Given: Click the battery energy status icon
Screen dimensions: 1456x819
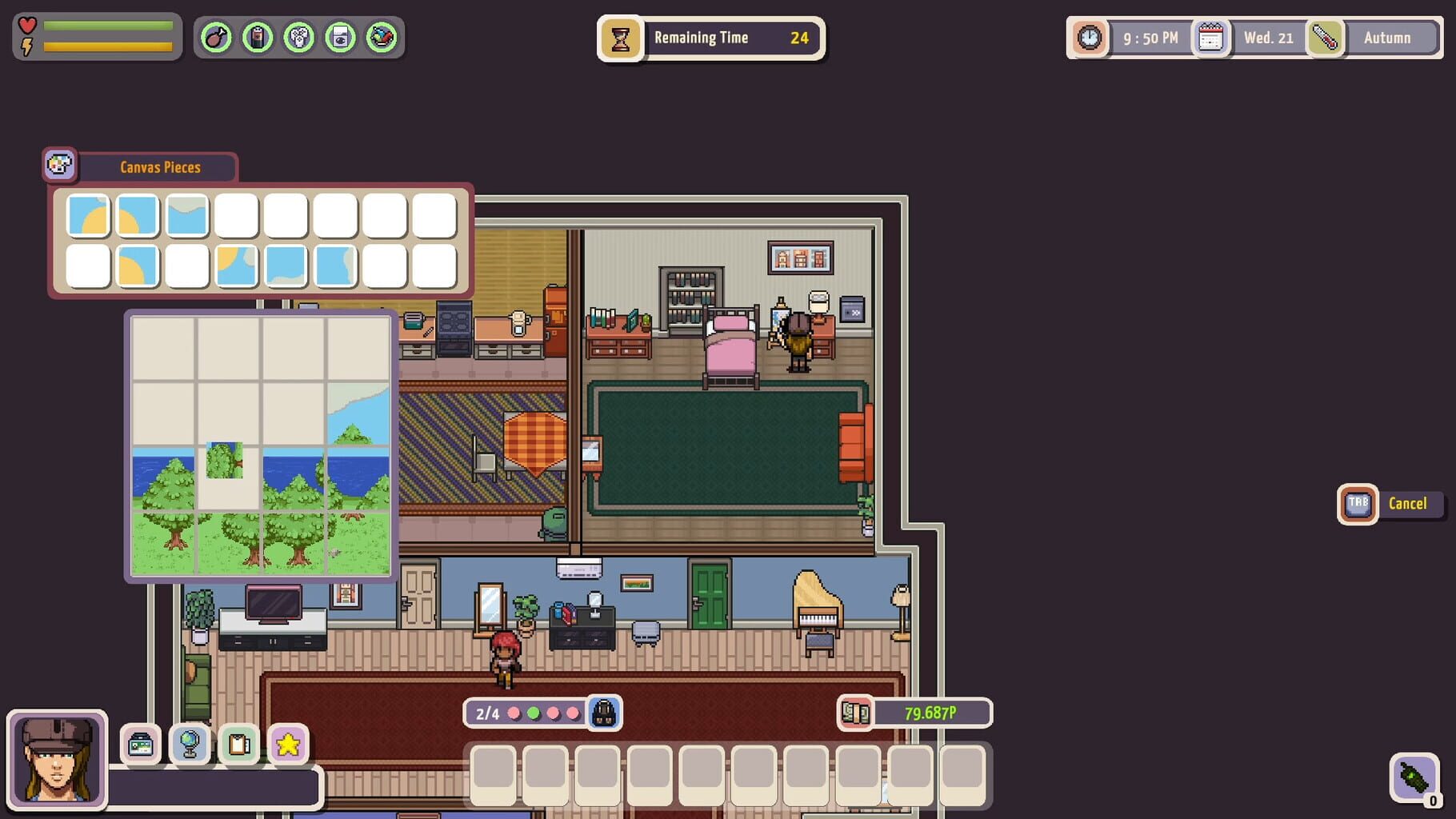Looking at the screenshot, I should [x=257, y=37].
